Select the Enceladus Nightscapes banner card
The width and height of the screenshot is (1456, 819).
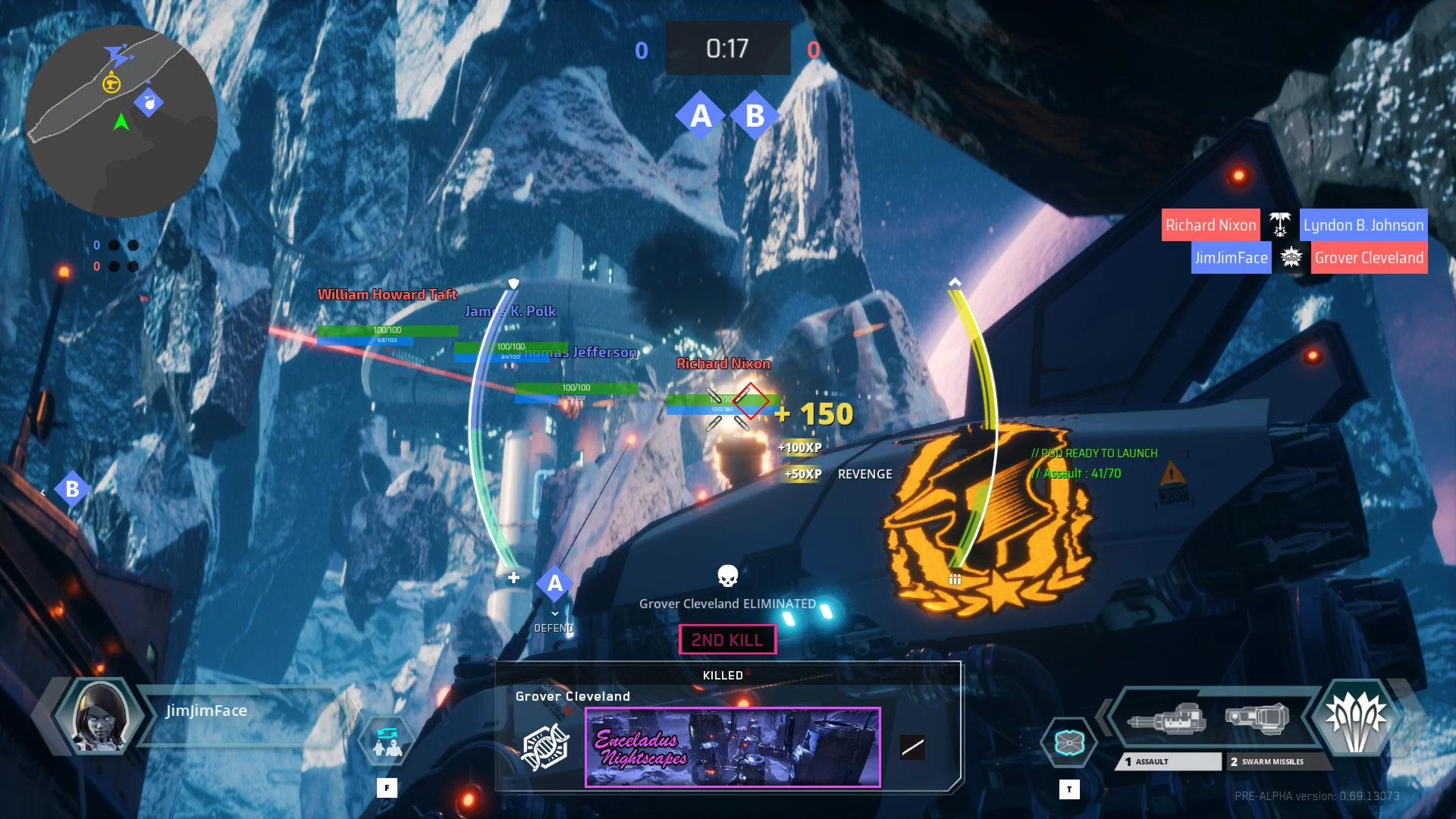pos(733,747)
